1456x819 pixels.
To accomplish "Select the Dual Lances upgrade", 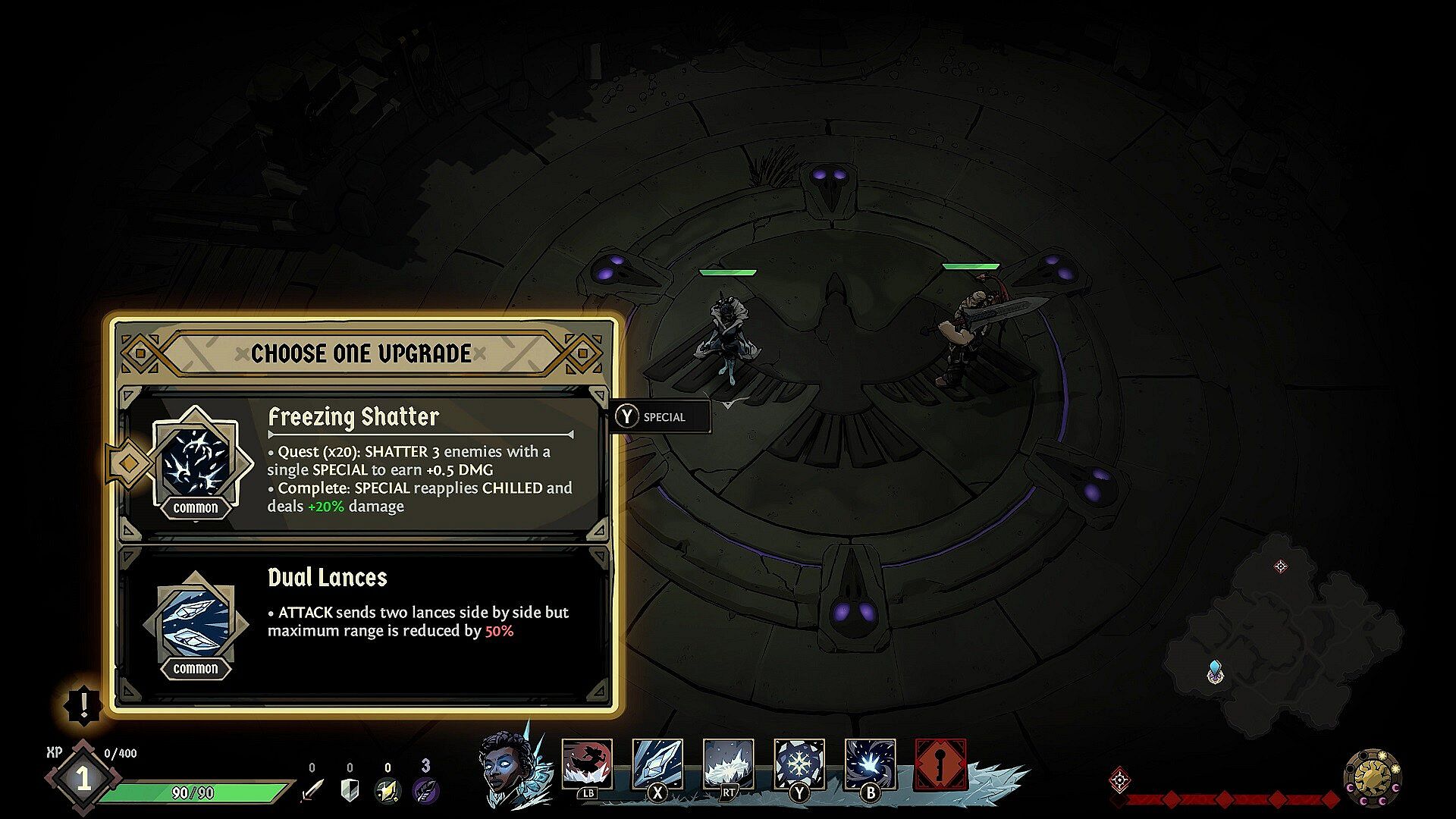I will tap(364, 623).
